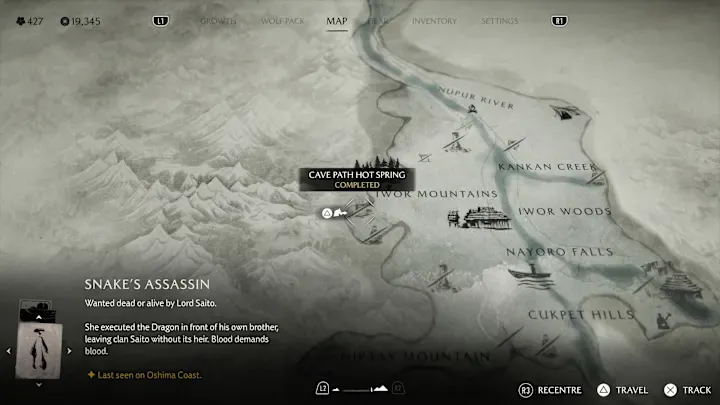Open the Settings tab
This screenshot has height=405, width=720.
(x=499, y=21)
